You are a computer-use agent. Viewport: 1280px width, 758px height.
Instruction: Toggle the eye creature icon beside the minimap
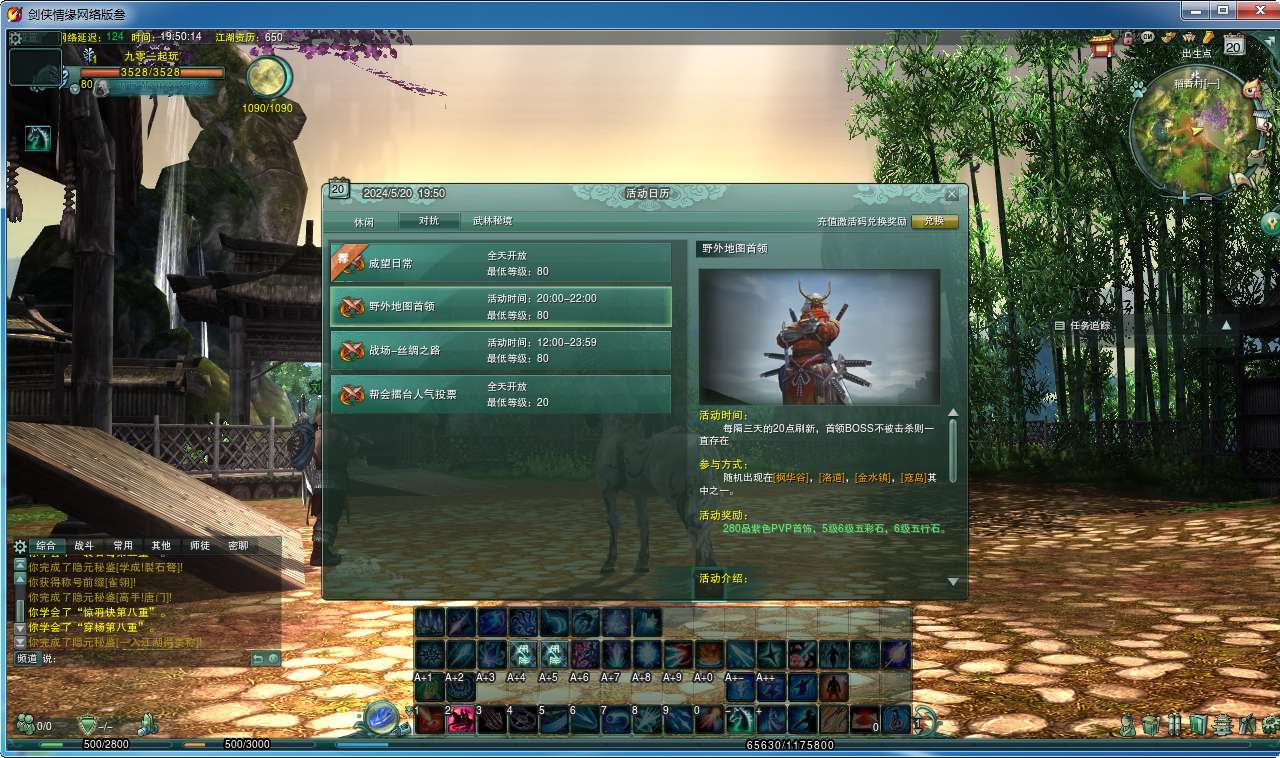click(x=1252, y=90)
